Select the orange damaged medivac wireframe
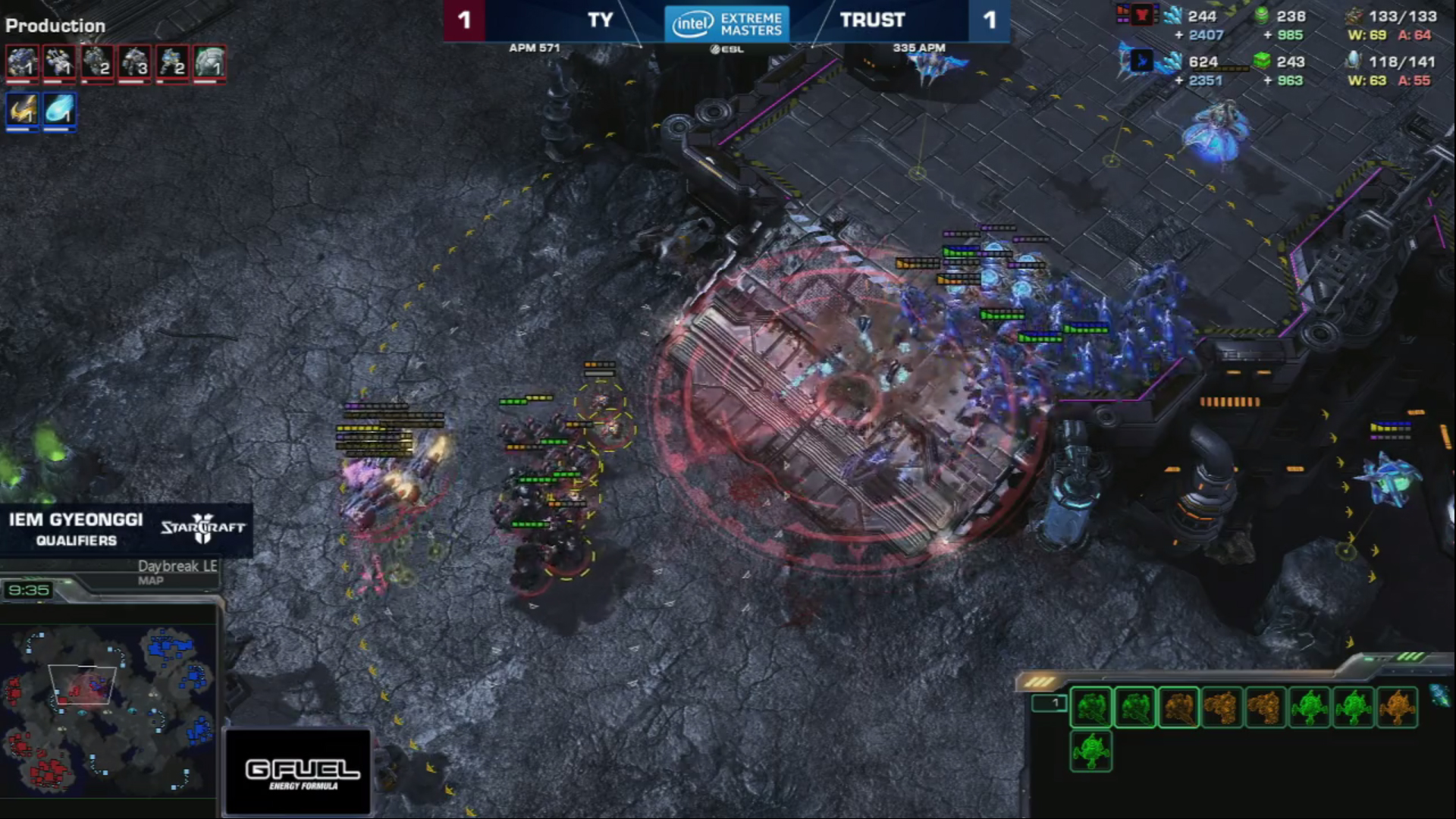The image size is (1456, 819). 1397,708
